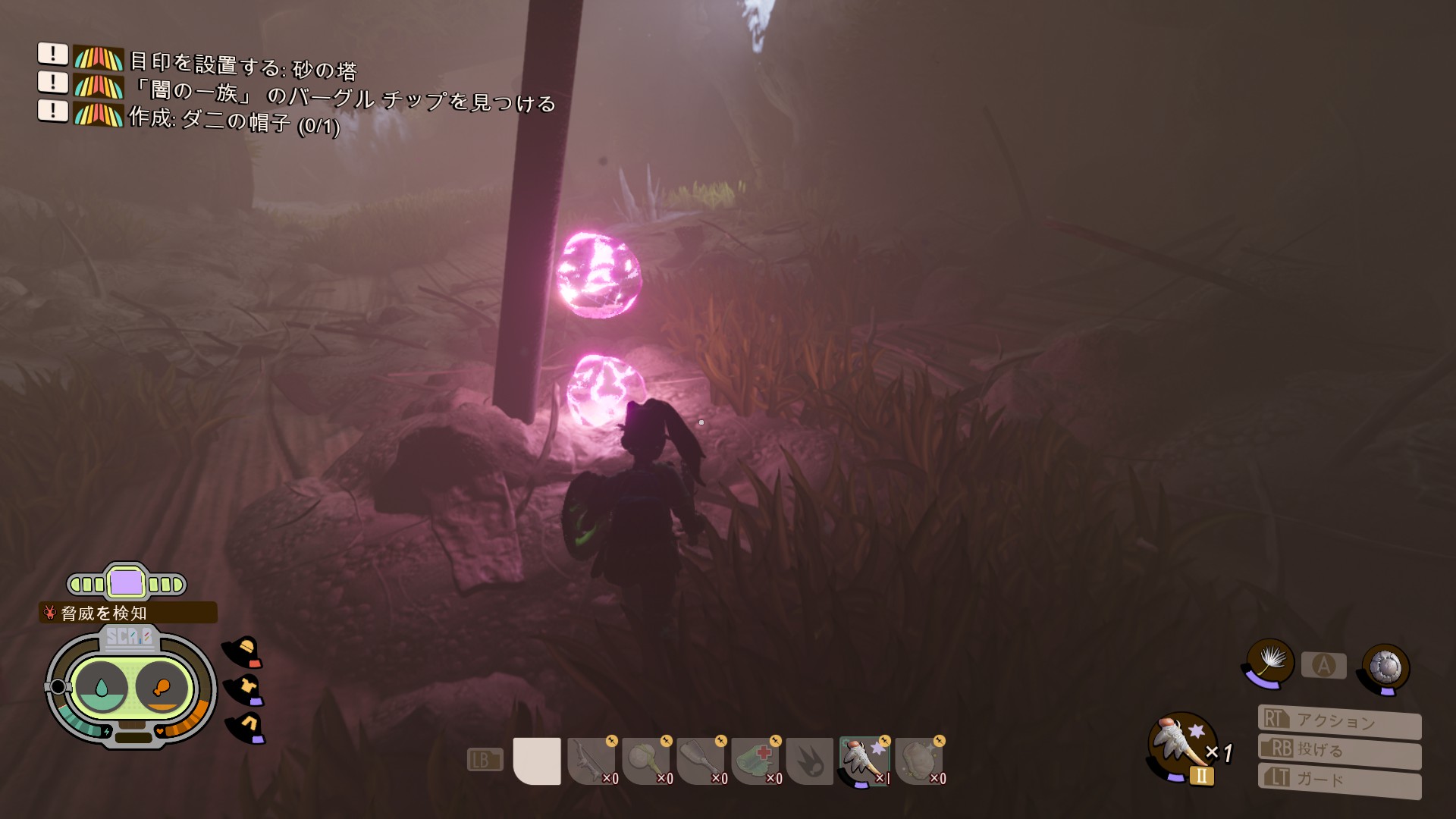Click the purple watch face indicator
This screenshot has height=819, width=1456.
click(x=126, y=584)
